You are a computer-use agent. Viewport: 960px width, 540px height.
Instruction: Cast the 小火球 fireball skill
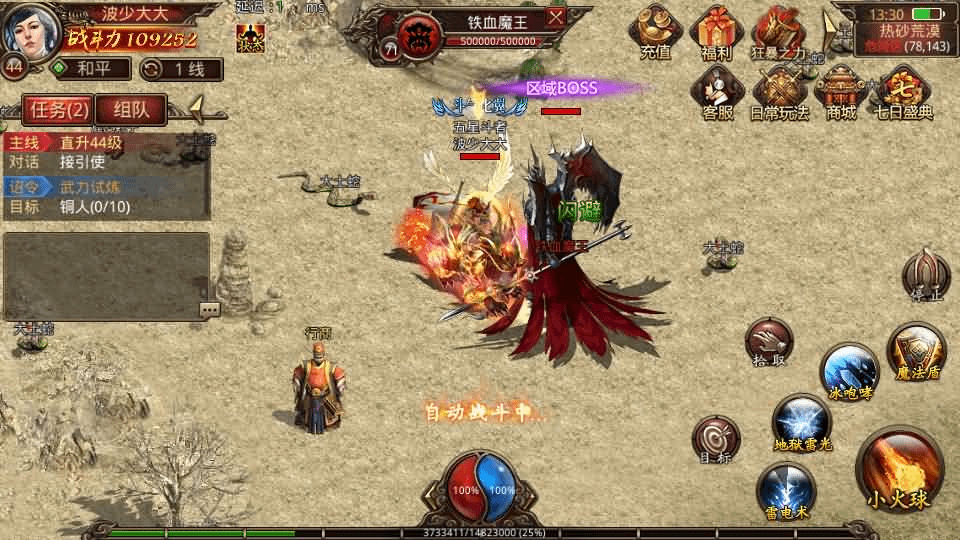click(x=900, y=471)
